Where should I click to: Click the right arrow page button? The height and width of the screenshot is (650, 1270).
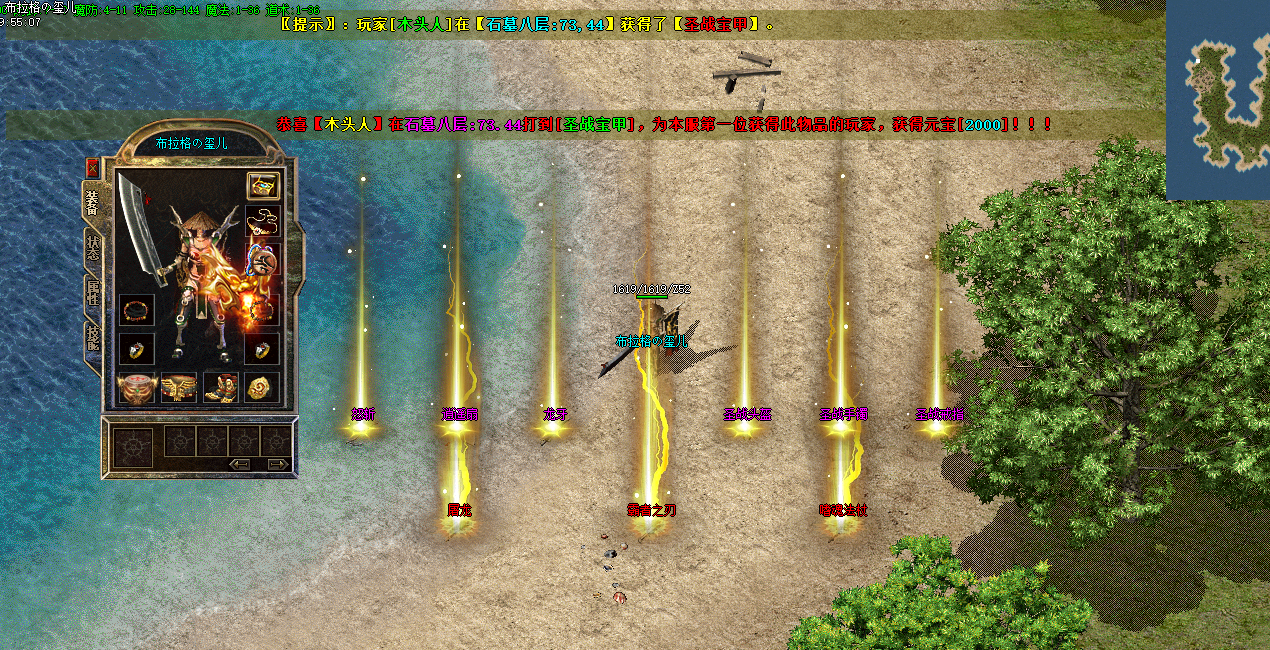[x=277, y=464]
